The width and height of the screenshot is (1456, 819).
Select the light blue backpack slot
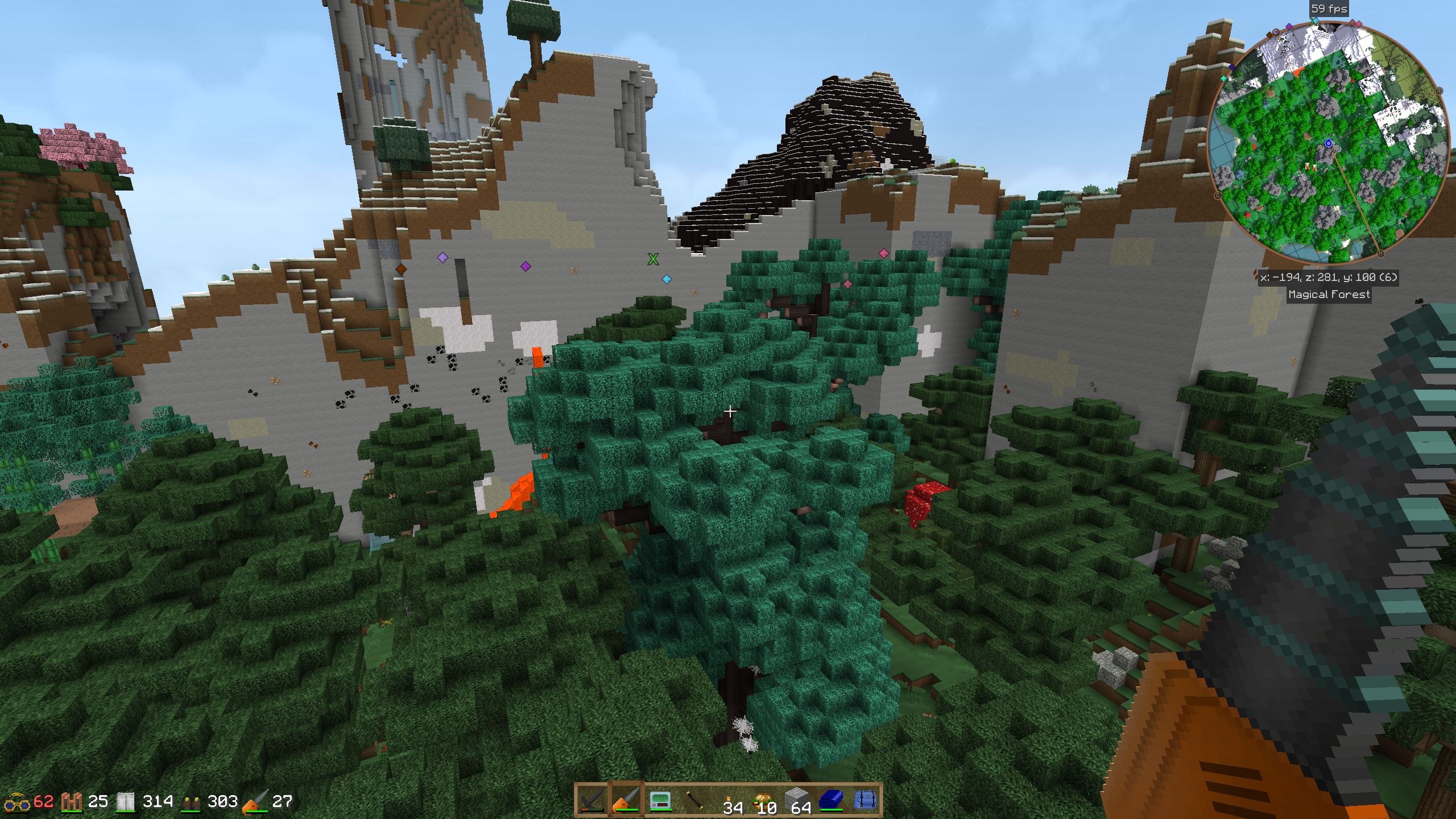[865, 801]
